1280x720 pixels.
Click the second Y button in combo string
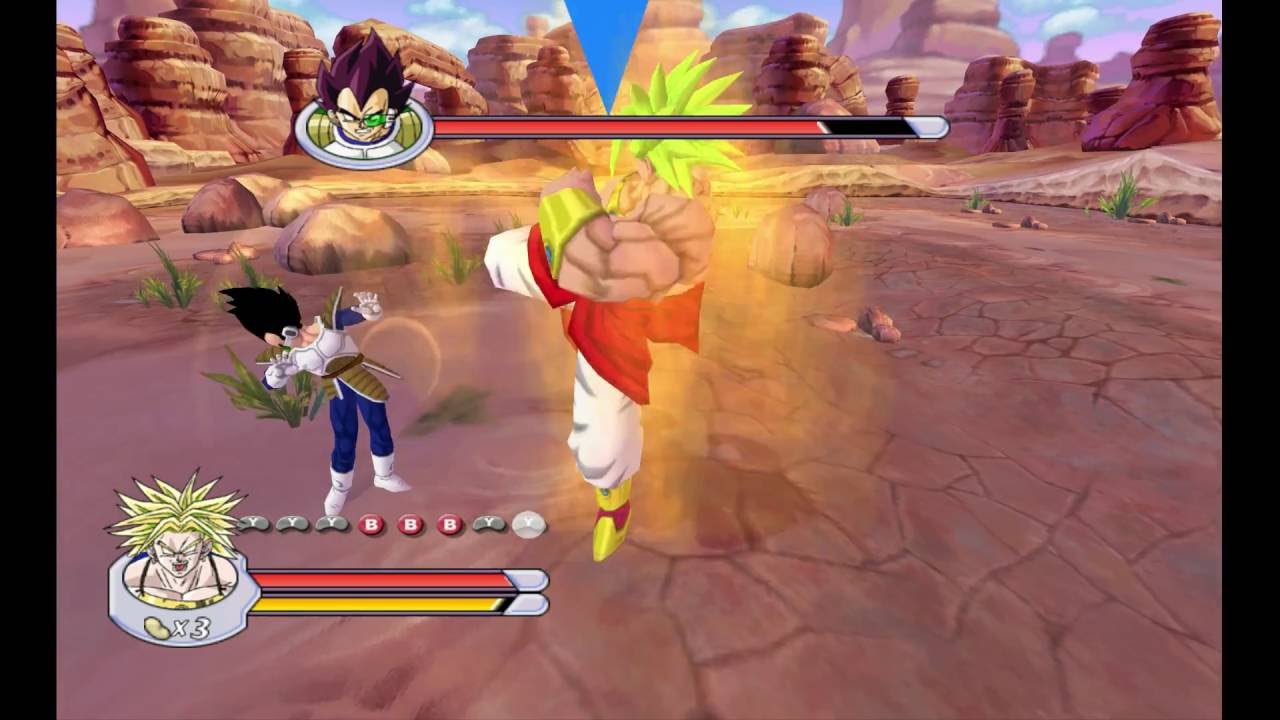pyautogui.click(x=292, y=523)
